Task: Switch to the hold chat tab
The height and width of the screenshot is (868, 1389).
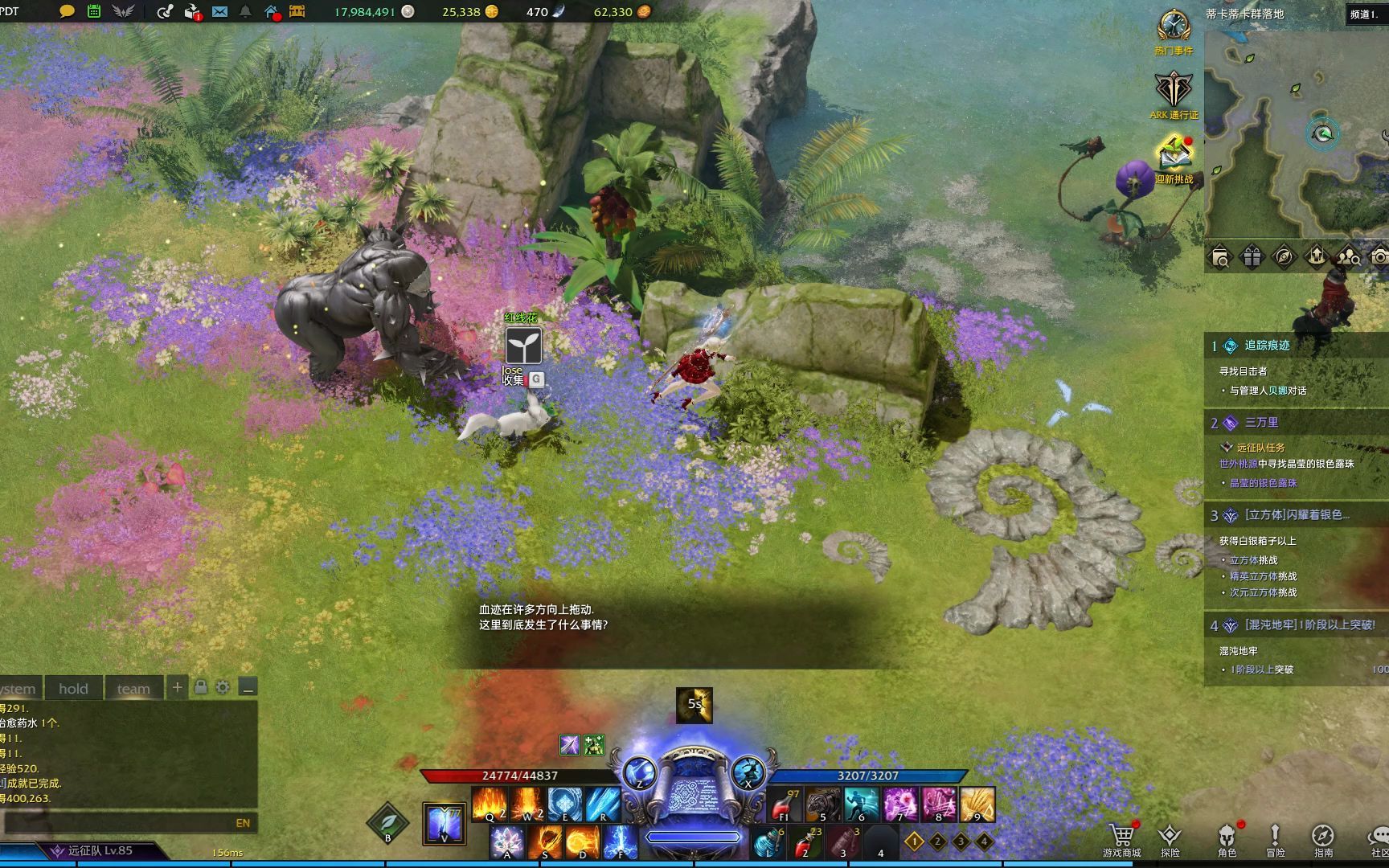Action: coord(73,689)
